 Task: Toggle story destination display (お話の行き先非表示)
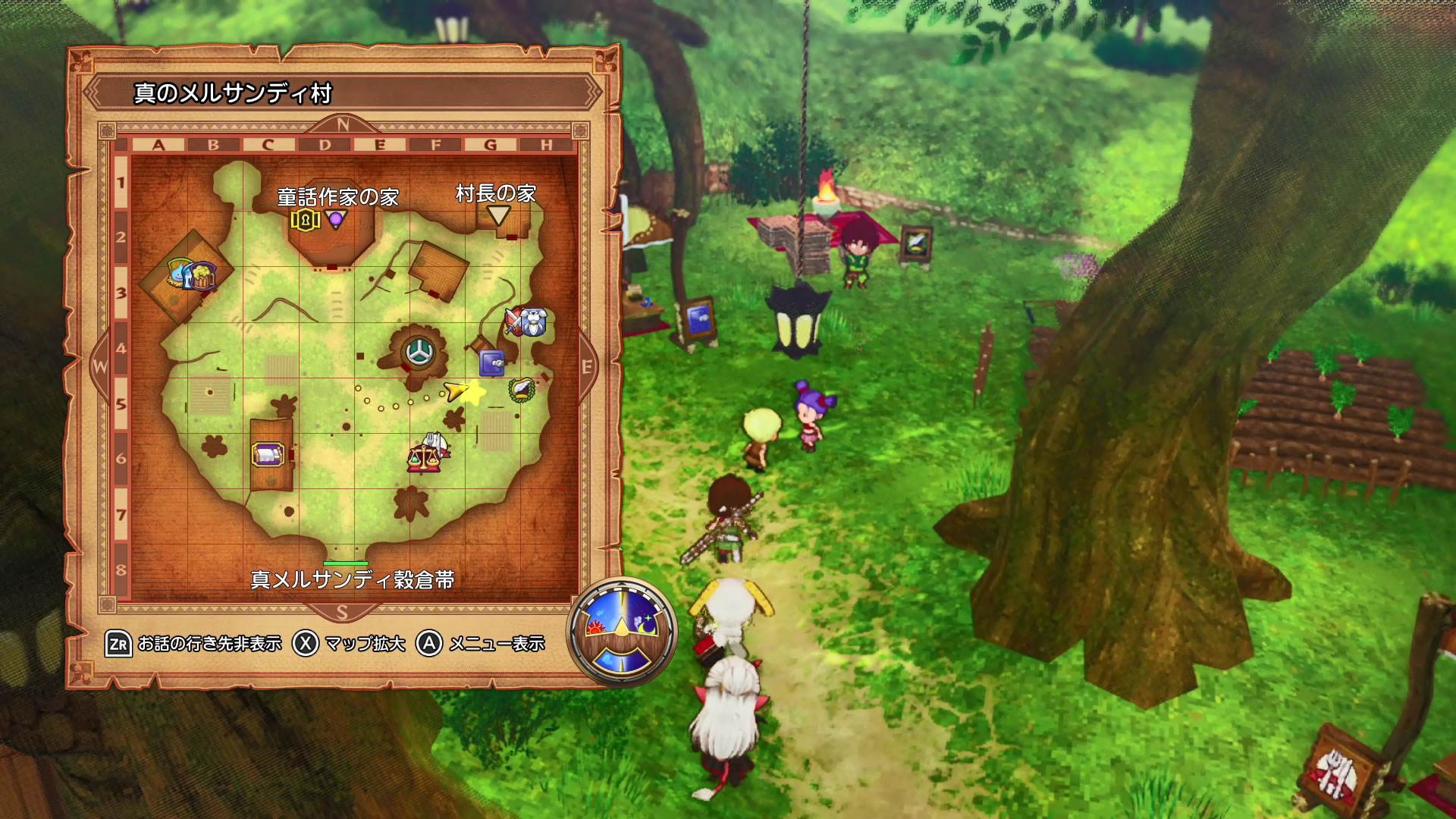194,644
